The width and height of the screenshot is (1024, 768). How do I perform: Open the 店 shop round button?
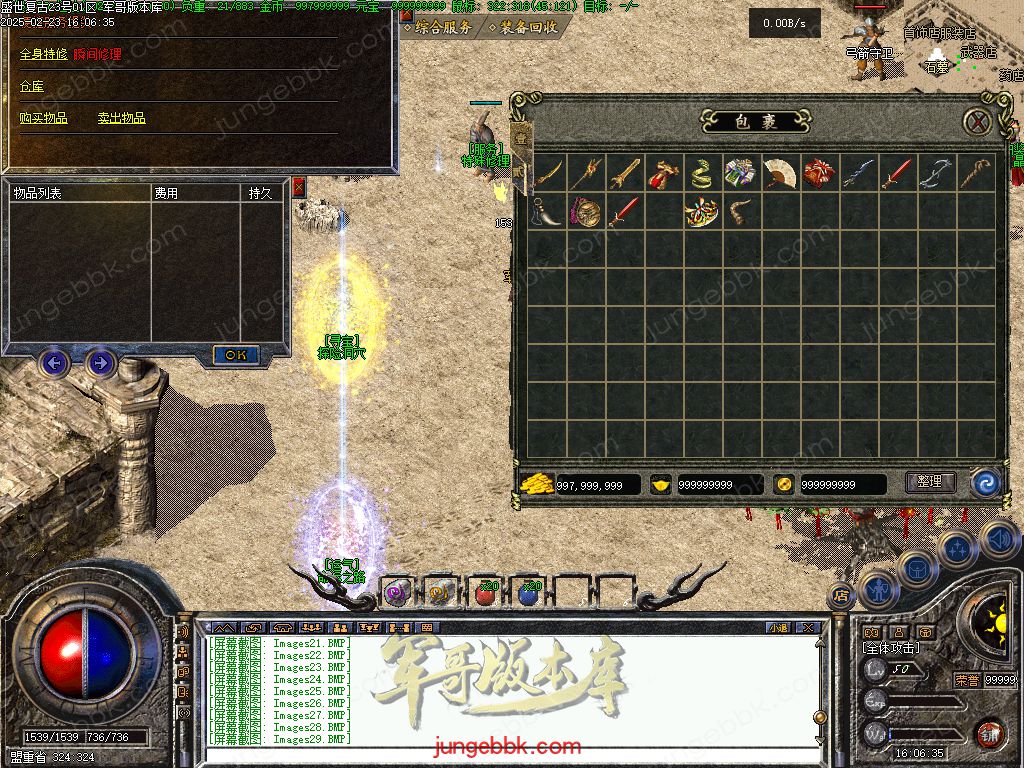[841, 594]
